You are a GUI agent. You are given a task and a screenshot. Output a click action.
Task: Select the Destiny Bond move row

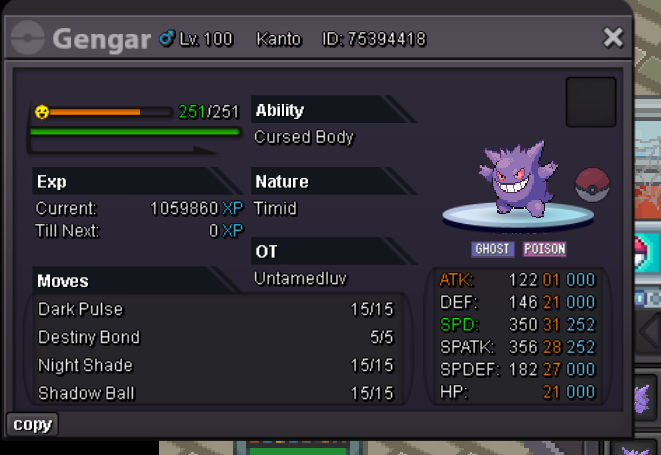[215, 337]
